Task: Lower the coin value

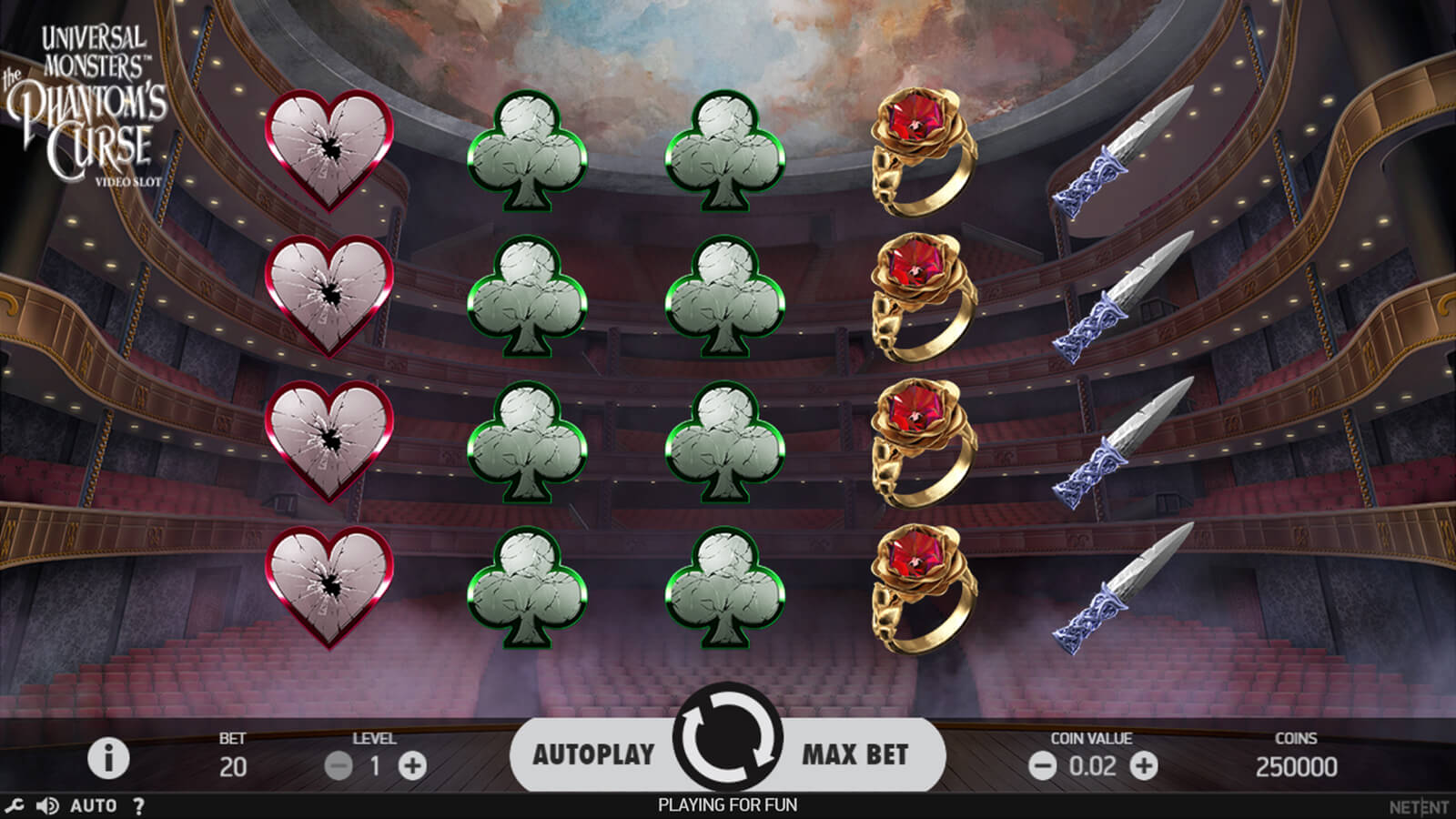Action: pos(1043,766)
